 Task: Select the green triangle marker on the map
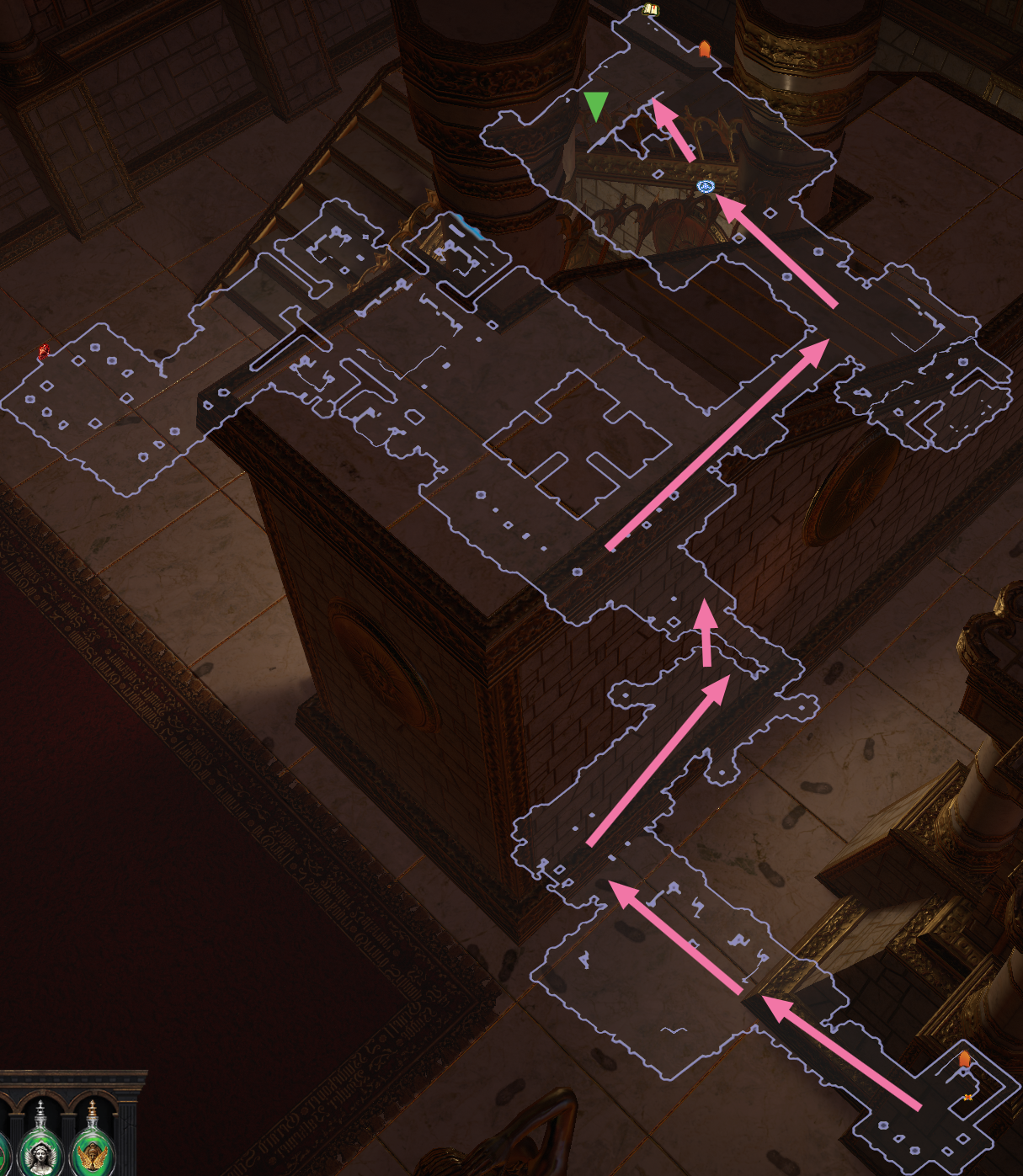(596, 106)
